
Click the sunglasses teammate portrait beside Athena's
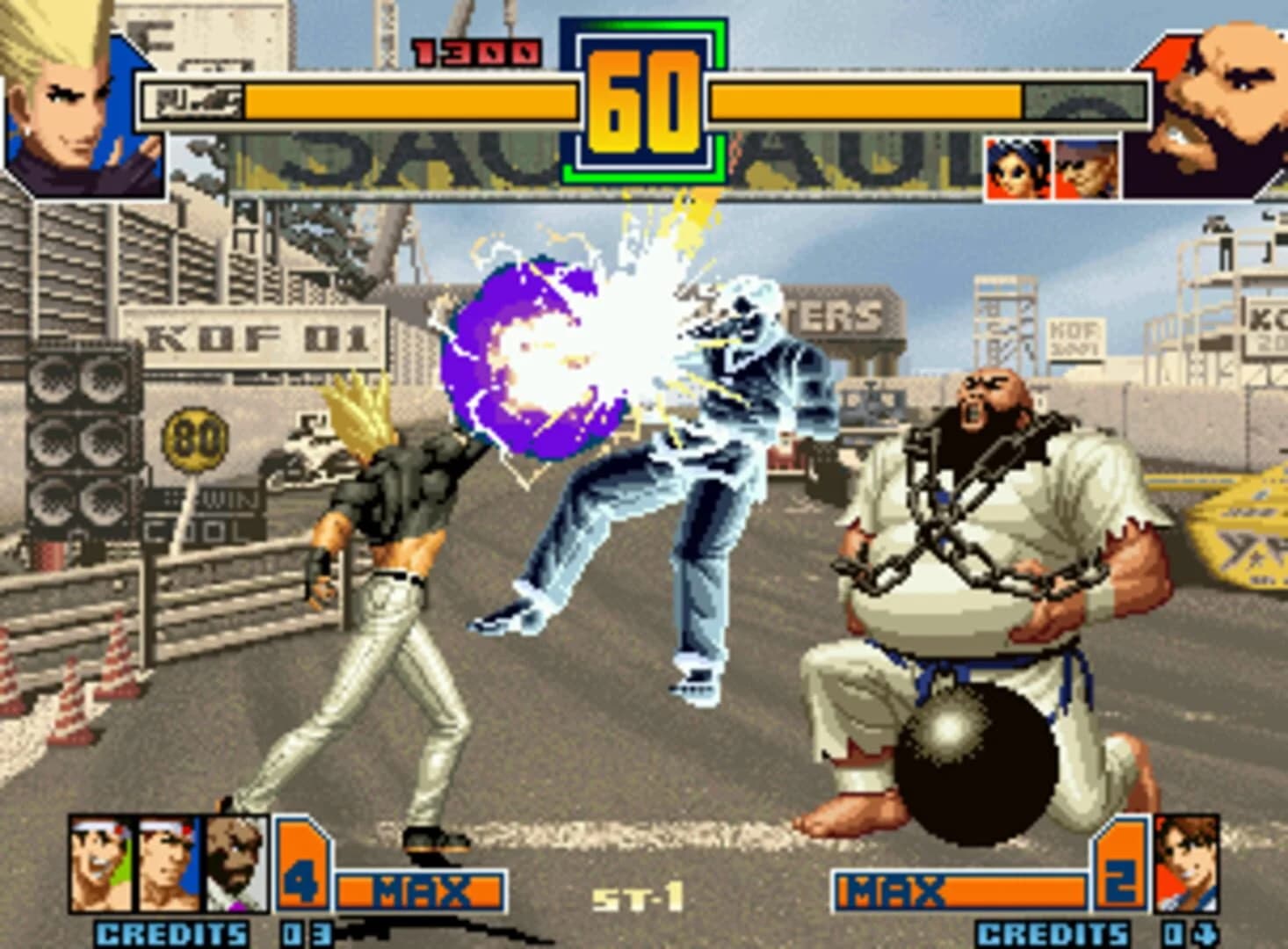point(1088,169)
